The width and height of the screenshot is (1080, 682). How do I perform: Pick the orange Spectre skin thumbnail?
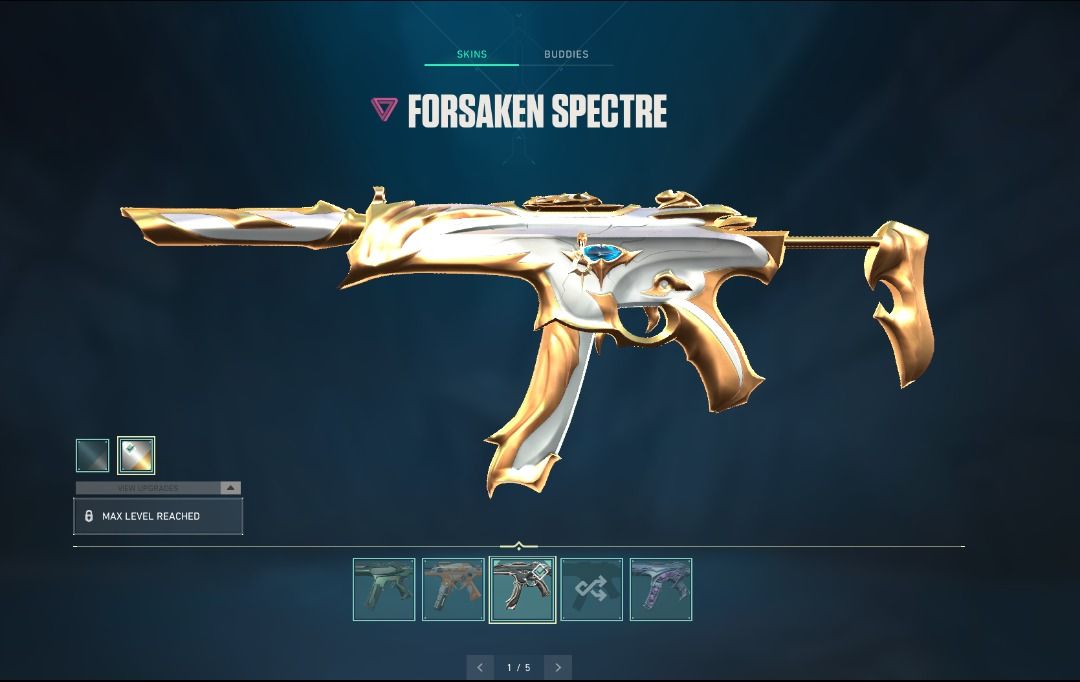click(453, 589)
